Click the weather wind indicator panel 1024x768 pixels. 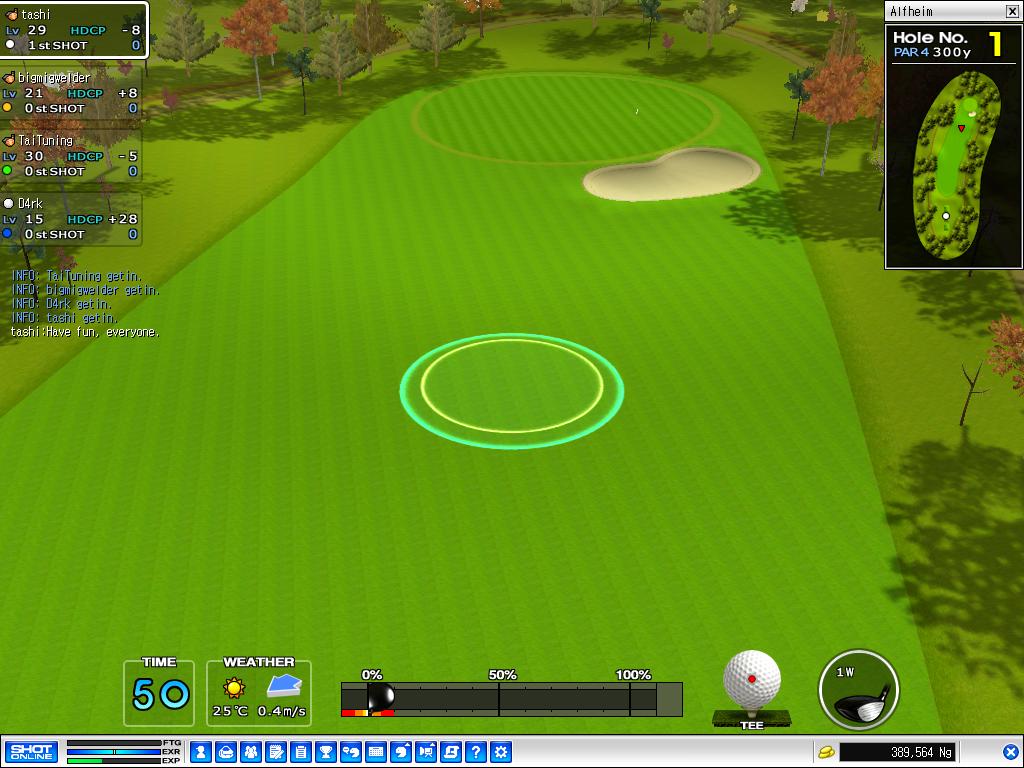[x=259, y=693]
